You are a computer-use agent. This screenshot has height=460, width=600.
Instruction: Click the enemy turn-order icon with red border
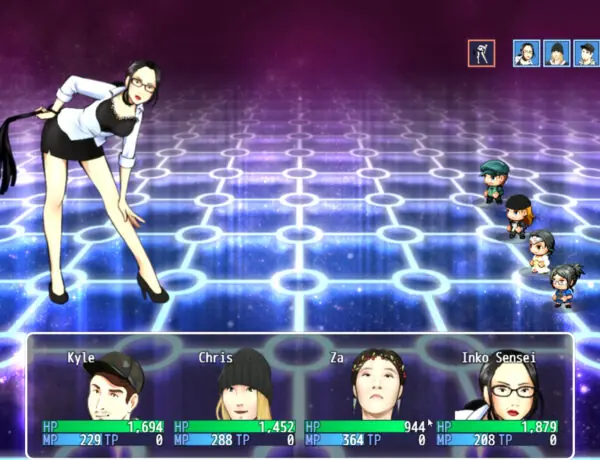click(x=481, y=53)
